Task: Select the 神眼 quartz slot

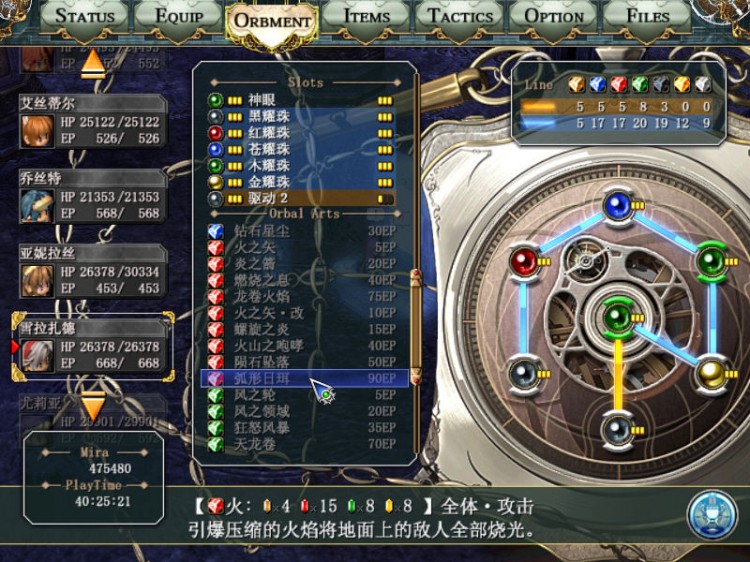Action: (300, 100)
